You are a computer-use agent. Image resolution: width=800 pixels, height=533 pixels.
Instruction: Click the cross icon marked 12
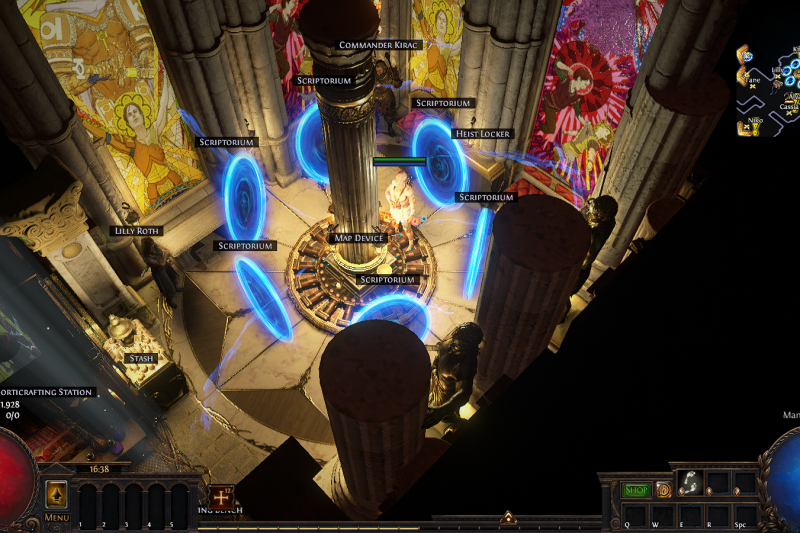(x=220, y=494)
